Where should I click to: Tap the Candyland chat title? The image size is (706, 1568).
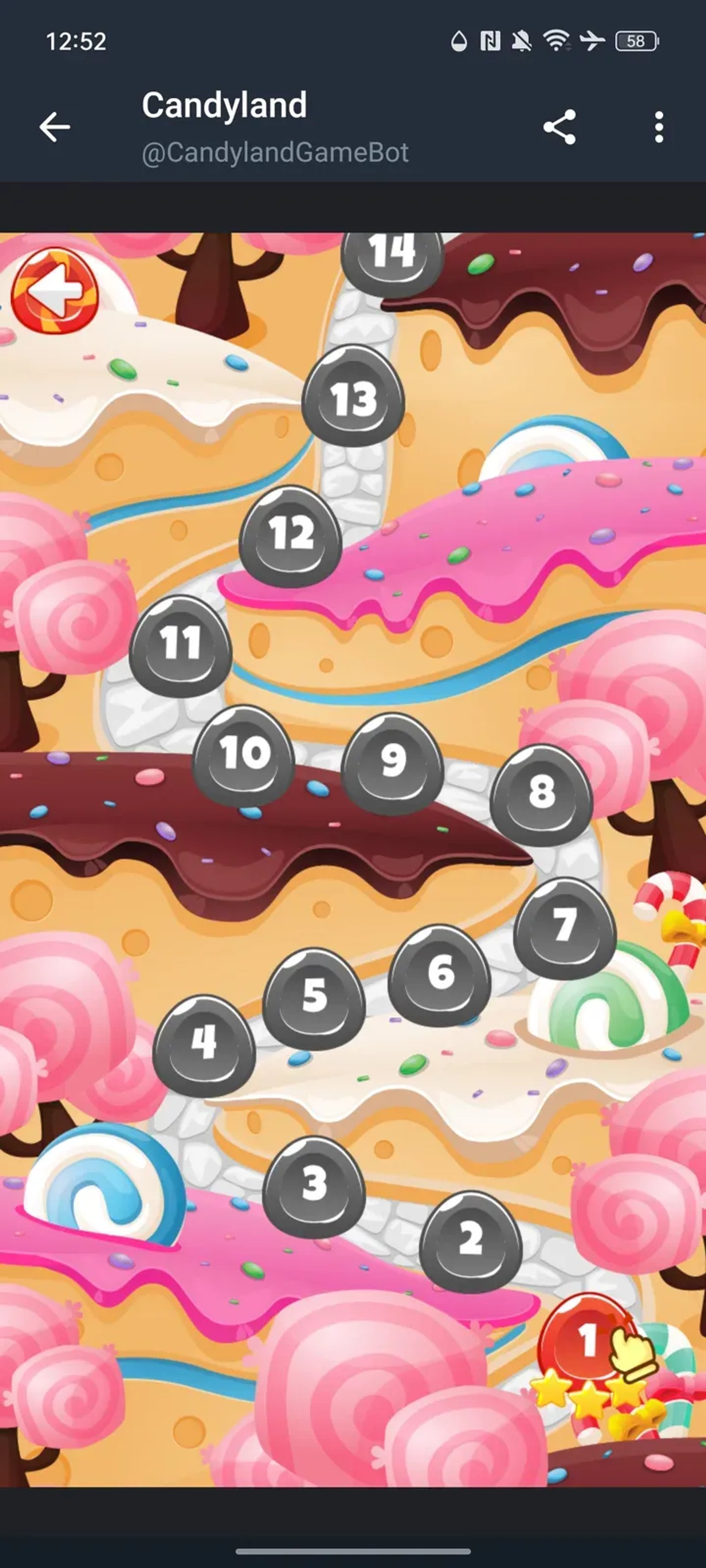point(224,105)
